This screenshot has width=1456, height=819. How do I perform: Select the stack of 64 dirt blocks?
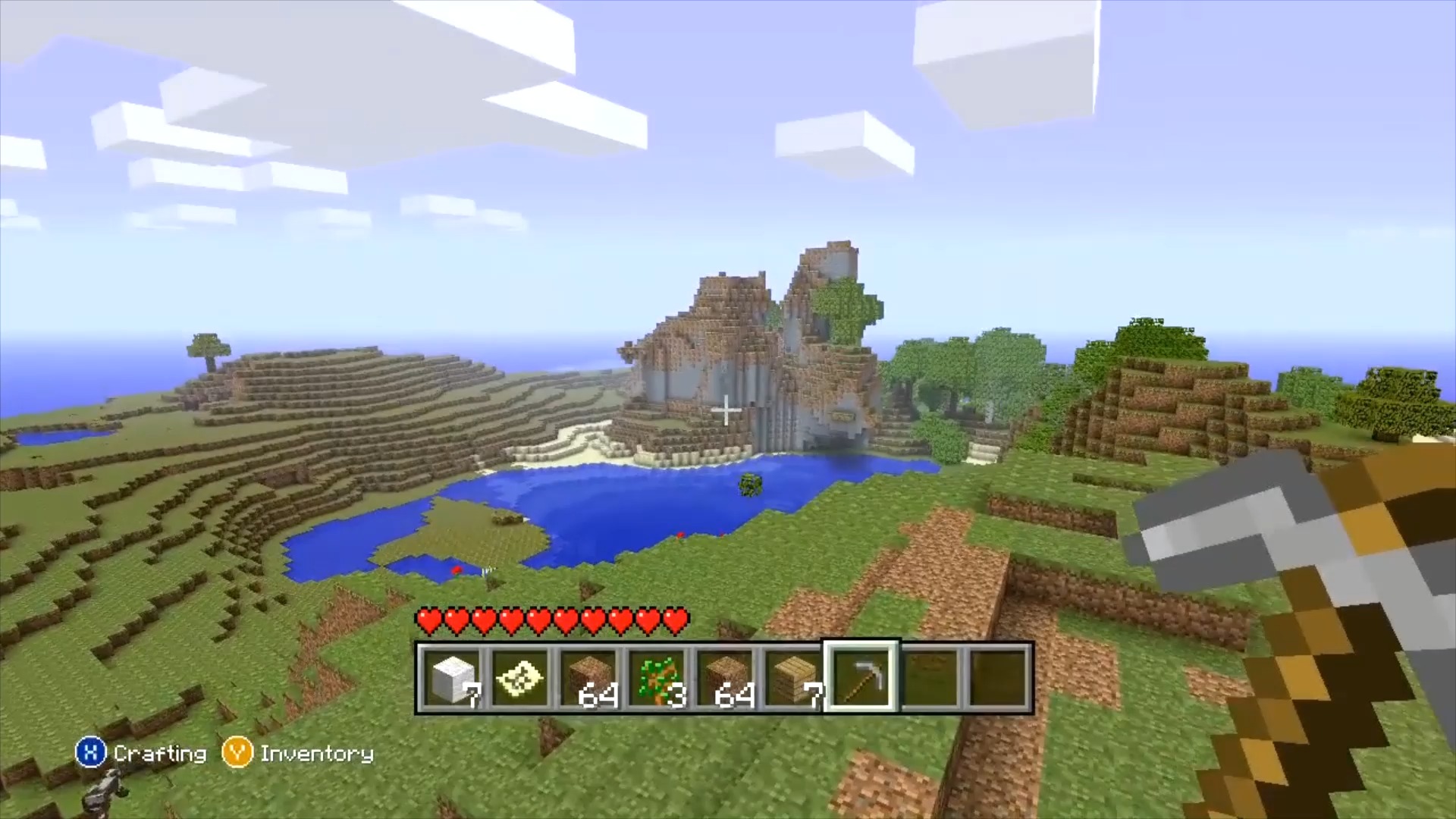pyautogui.click(x=589, y=677)
